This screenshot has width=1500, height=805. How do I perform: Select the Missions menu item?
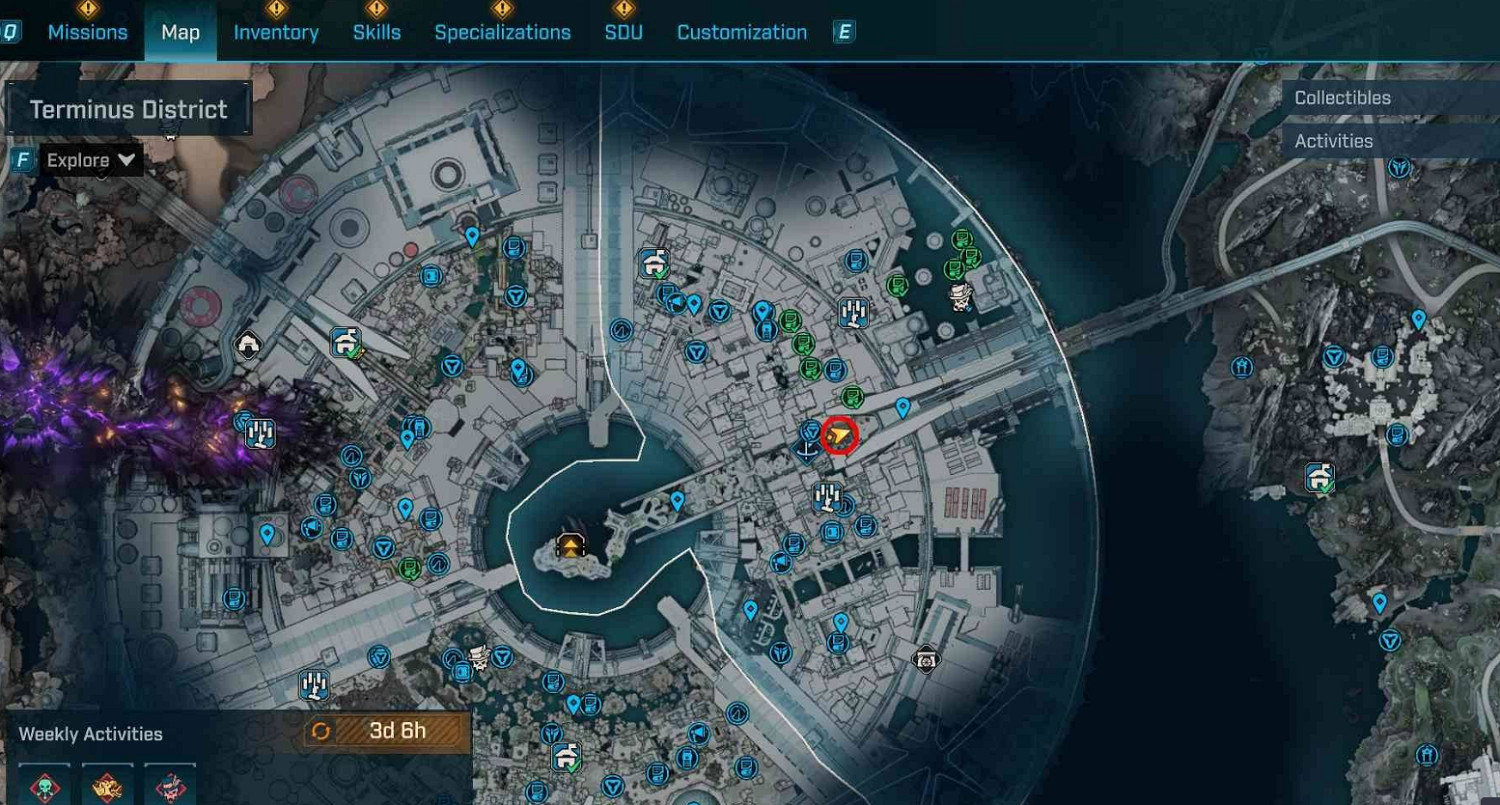pos(88,31)
